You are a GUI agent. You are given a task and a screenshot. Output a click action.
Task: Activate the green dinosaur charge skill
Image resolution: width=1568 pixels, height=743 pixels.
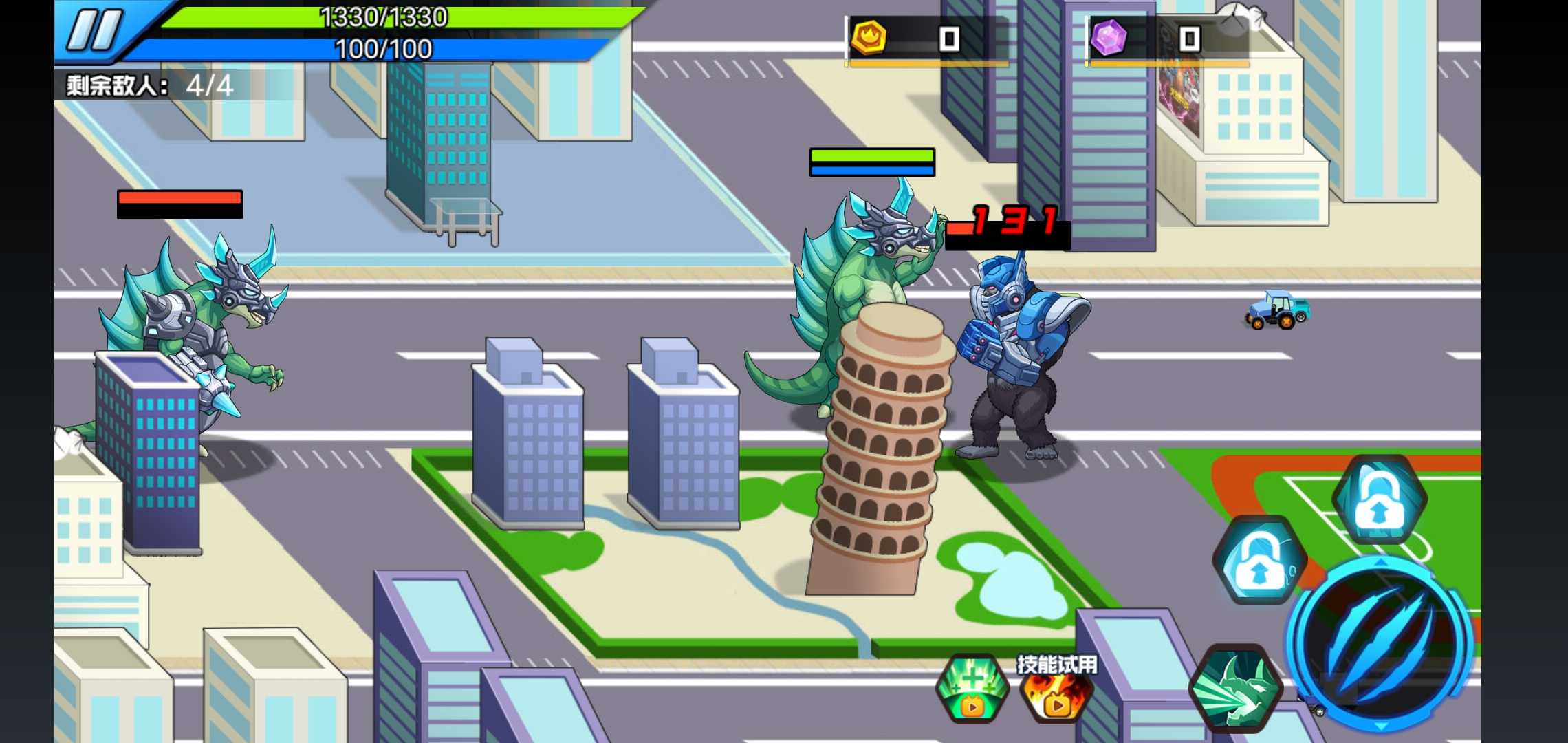point(1235,689)
